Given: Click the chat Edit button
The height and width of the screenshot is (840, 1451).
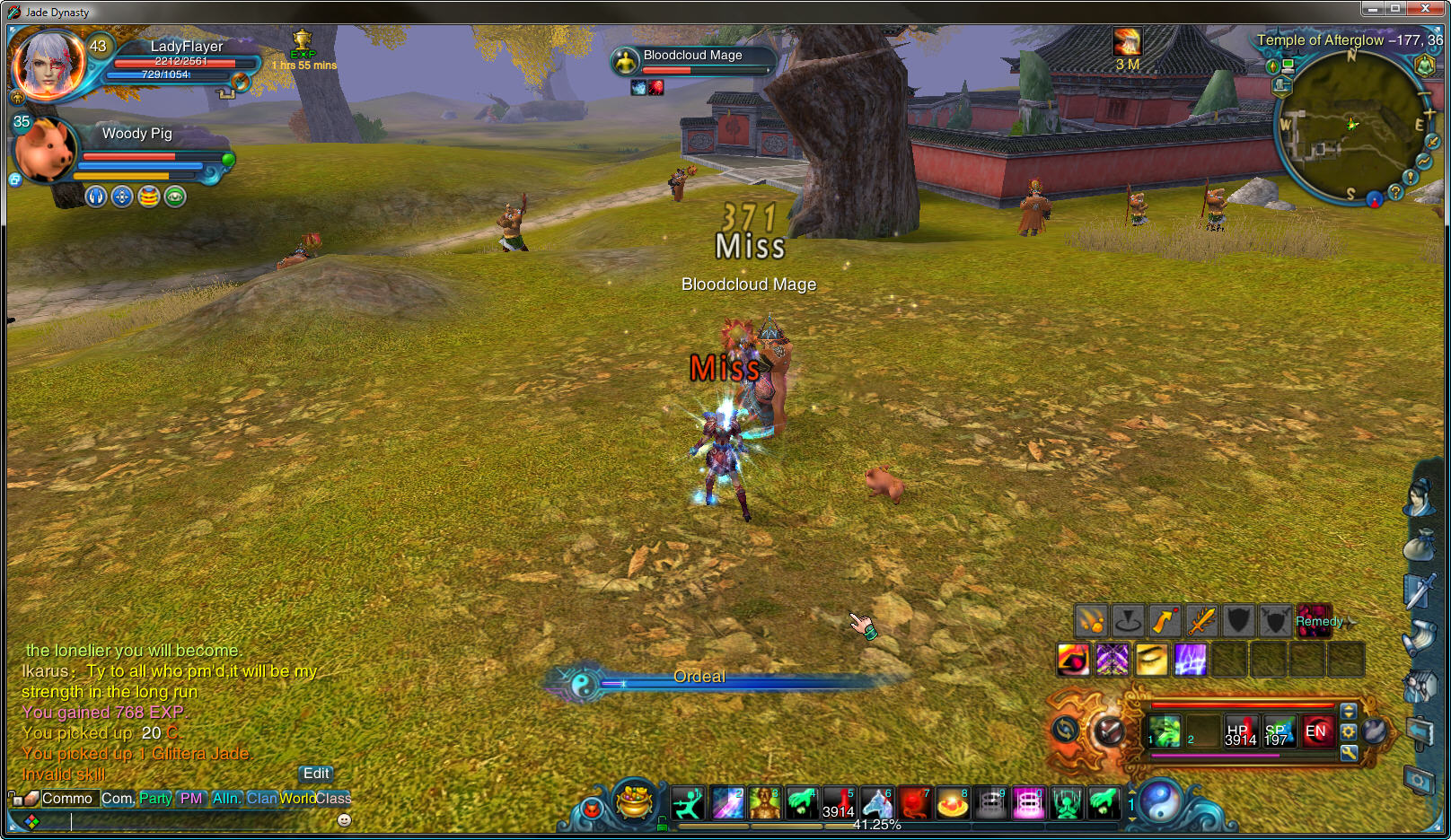Looking at the screenshot, I should pyautogui.click(x=316, y=774).
